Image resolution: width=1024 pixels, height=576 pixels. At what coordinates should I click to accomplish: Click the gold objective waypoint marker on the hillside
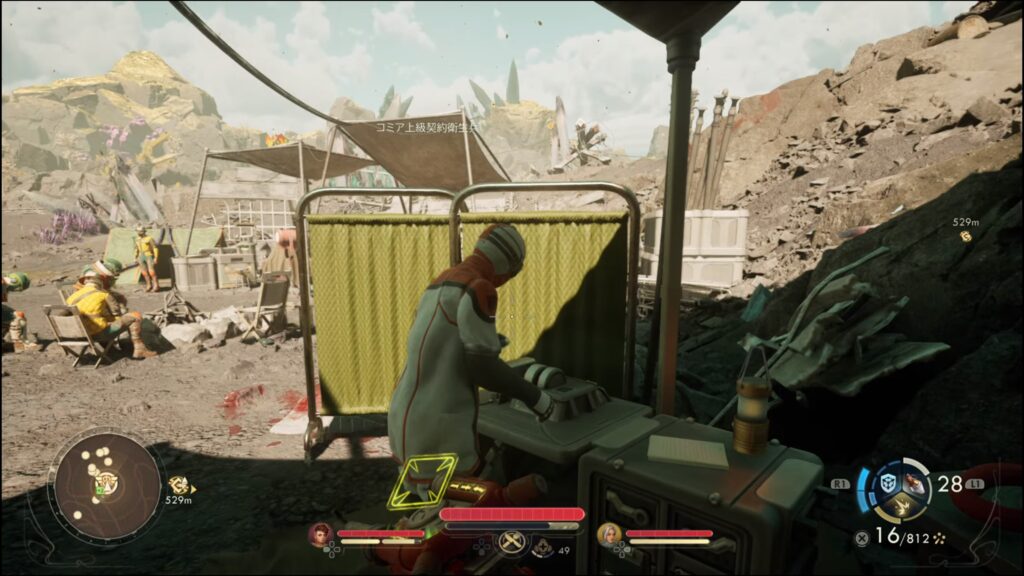pyautogui.click(x=966, y=236)
